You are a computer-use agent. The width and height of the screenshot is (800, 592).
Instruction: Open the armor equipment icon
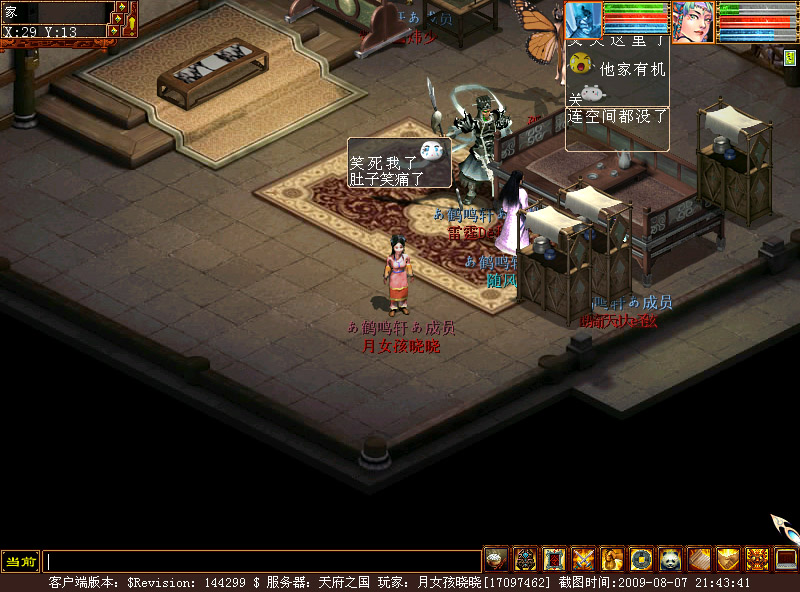pyautogui.click(x=525, y=560)
